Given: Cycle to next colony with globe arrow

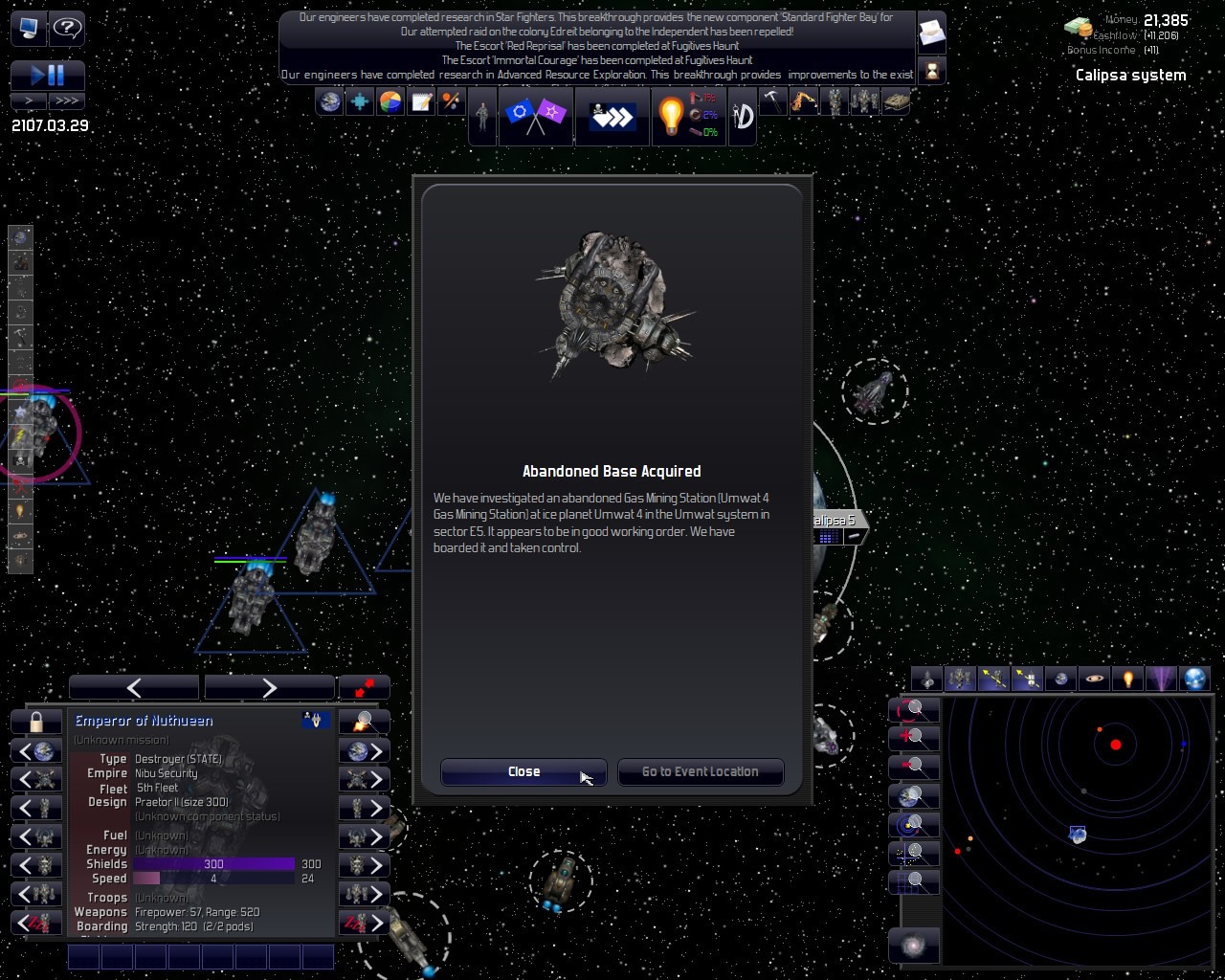Looking at the screenshot, I should point(364,751).
